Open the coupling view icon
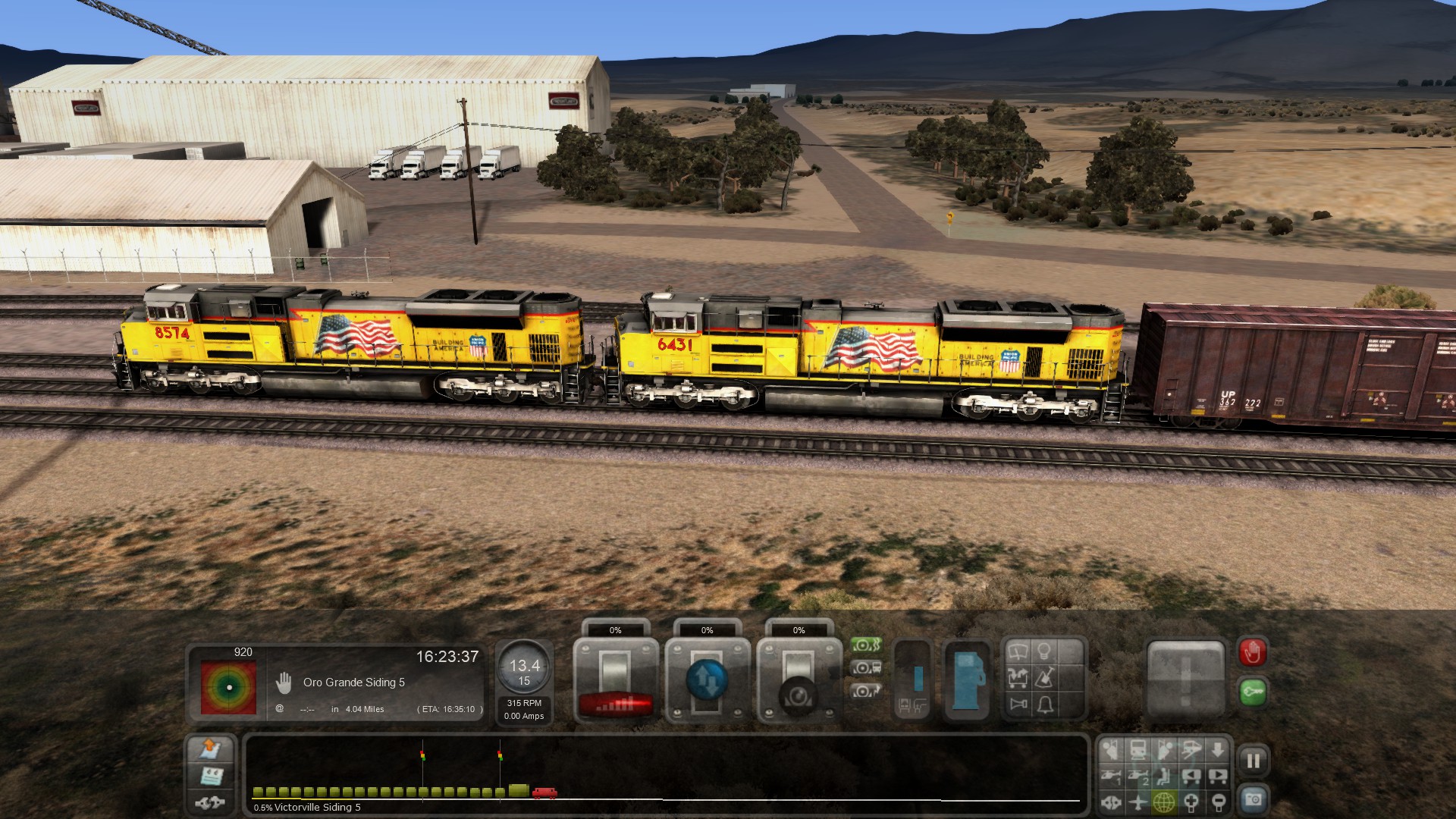This screenshot has height=819, width=1456. click(1111, 802)
